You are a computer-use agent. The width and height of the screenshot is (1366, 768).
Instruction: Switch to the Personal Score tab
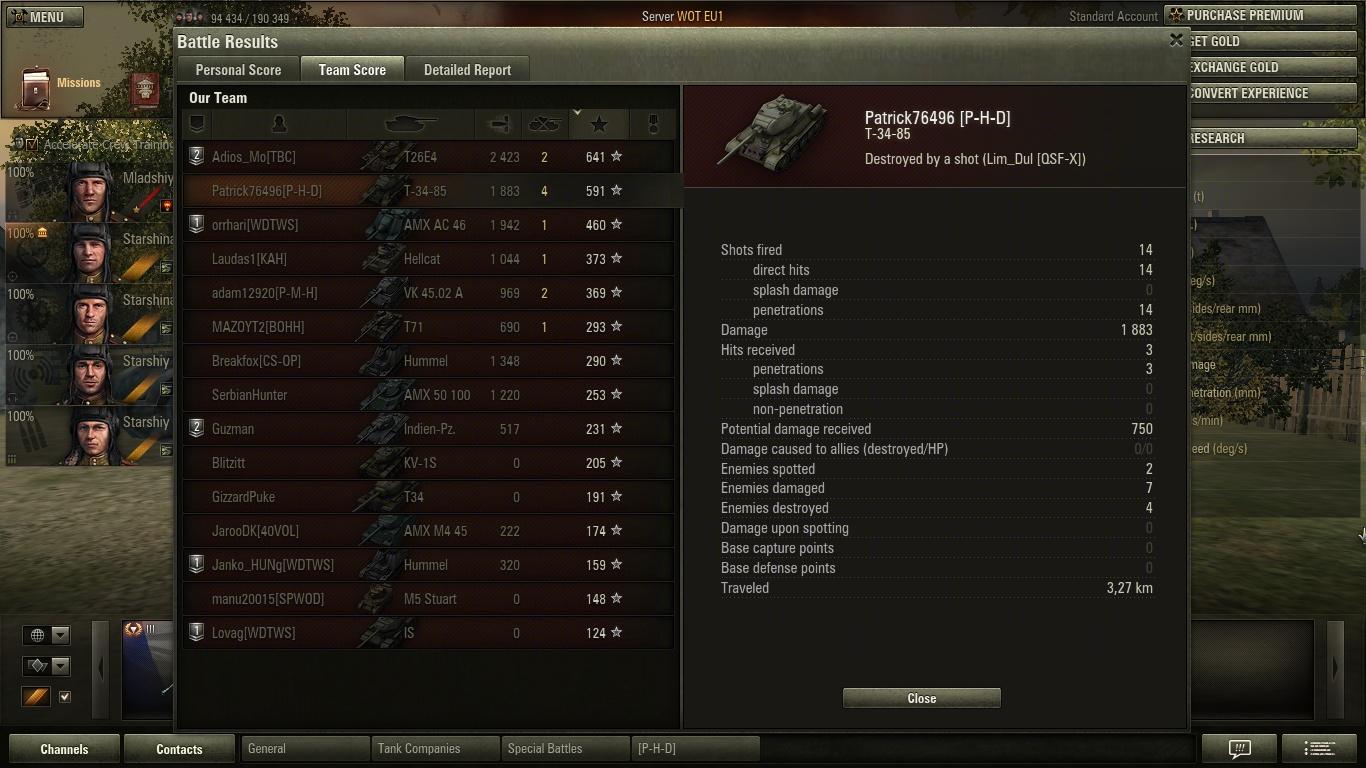(x=238, y=70)
